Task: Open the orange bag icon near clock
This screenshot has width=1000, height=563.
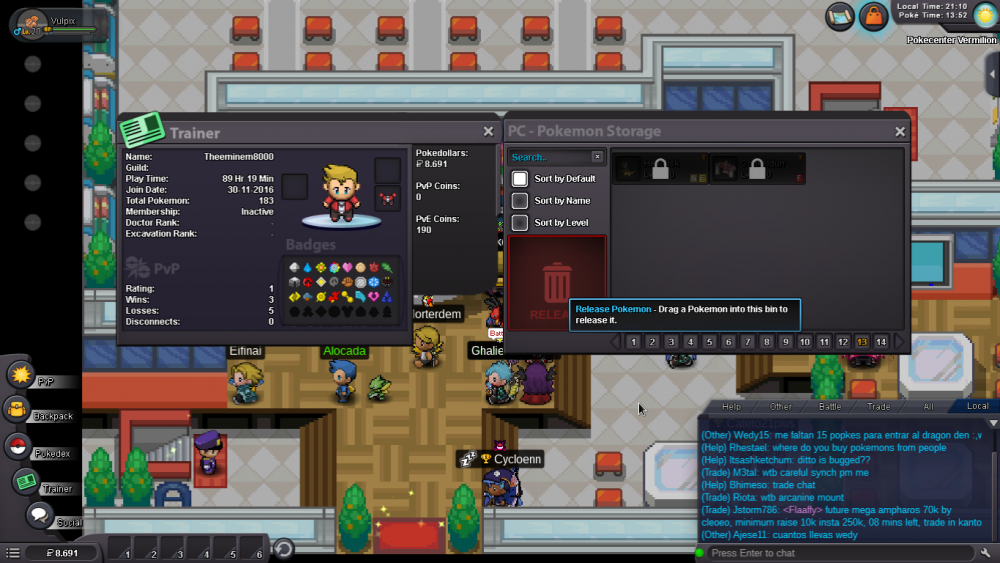Action: point(874,16)
